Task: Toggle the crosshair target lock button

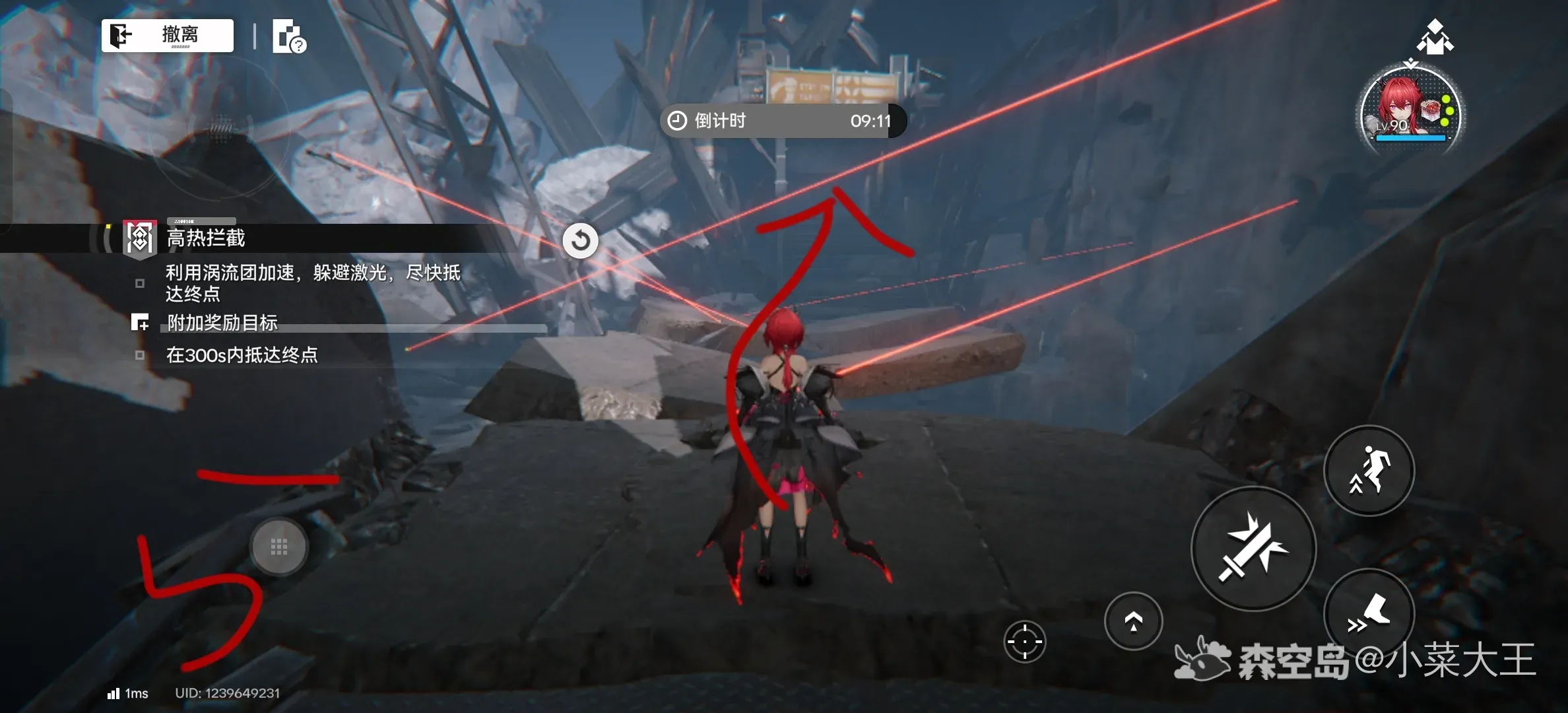Action: coord(1024,641)
